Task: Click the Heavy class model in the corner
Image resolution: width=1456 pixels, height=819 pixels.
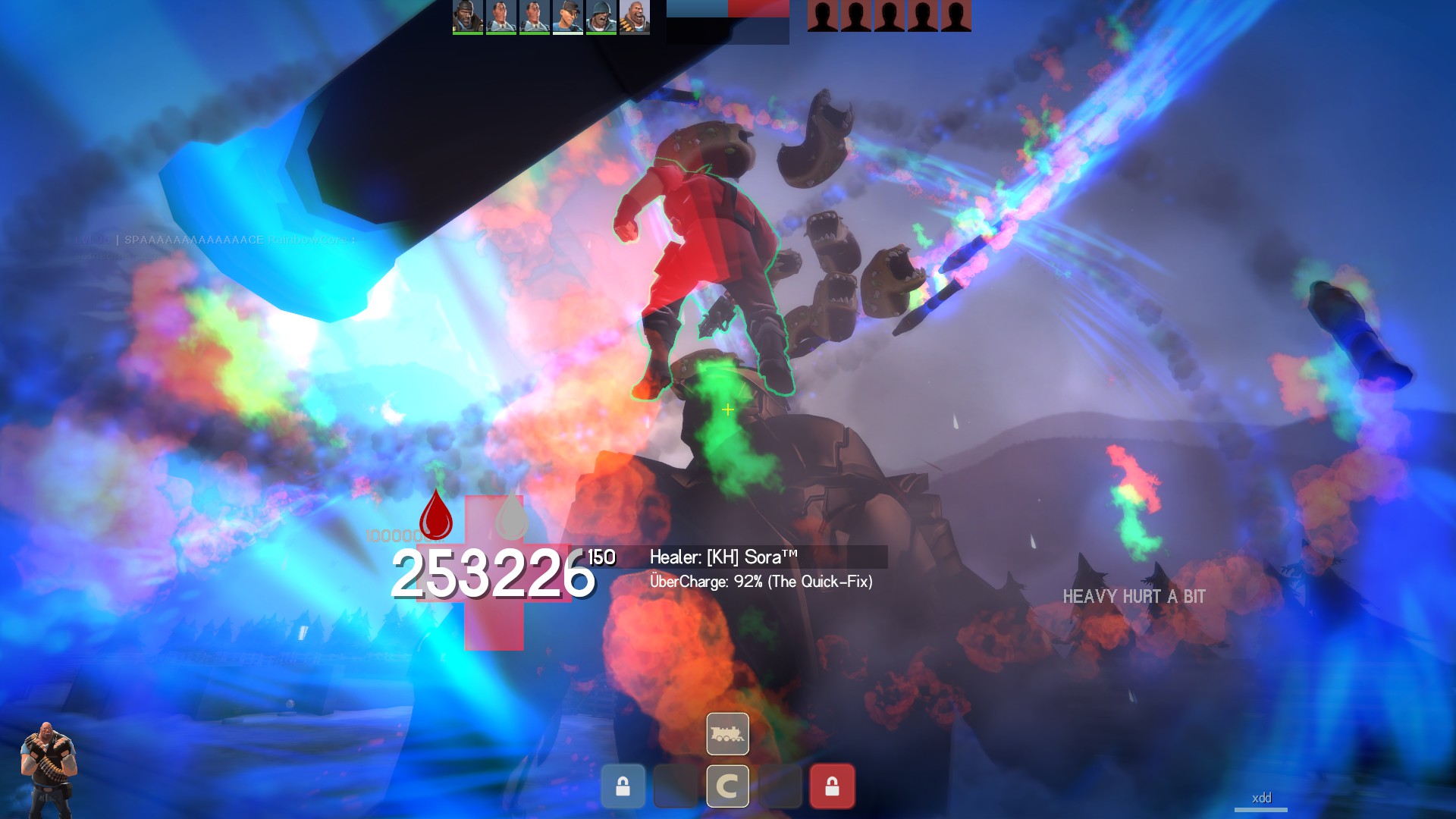Action: (x=48, y=770)
